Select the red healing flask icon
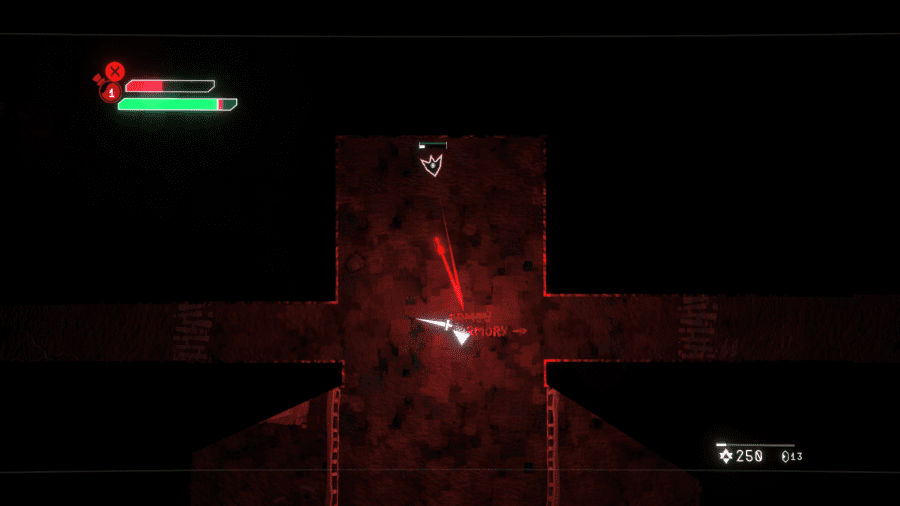900x506 pixels. (x=109, y=92)
